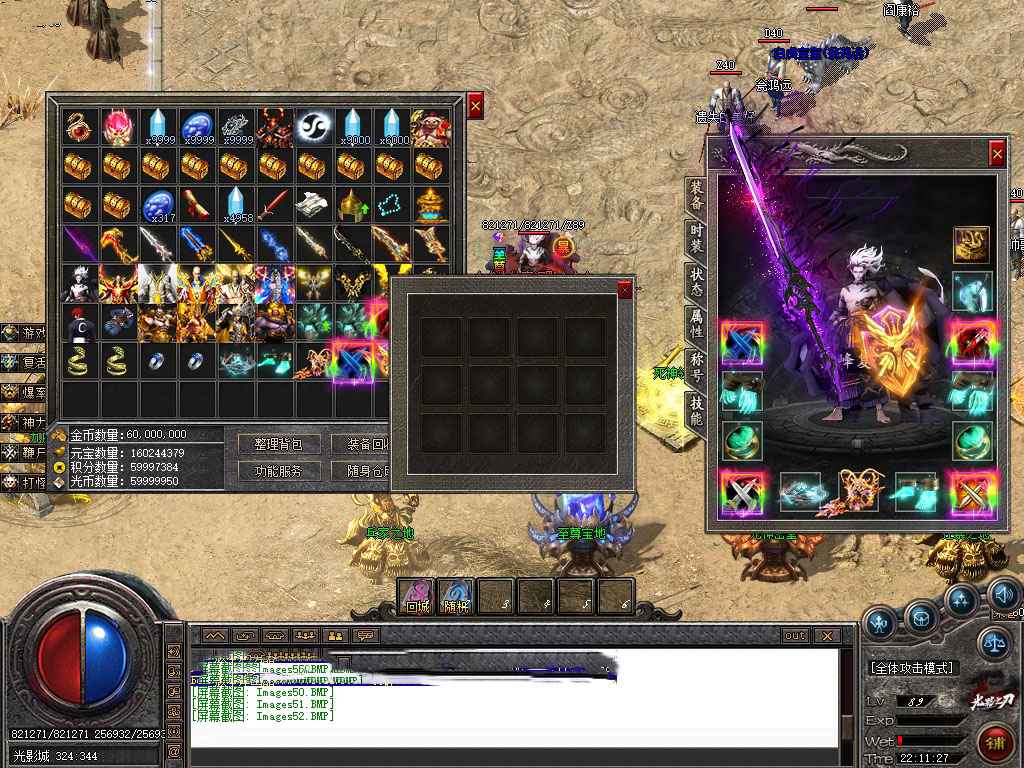Switch to the 装备 equipment tab

(x=696, y=197)
